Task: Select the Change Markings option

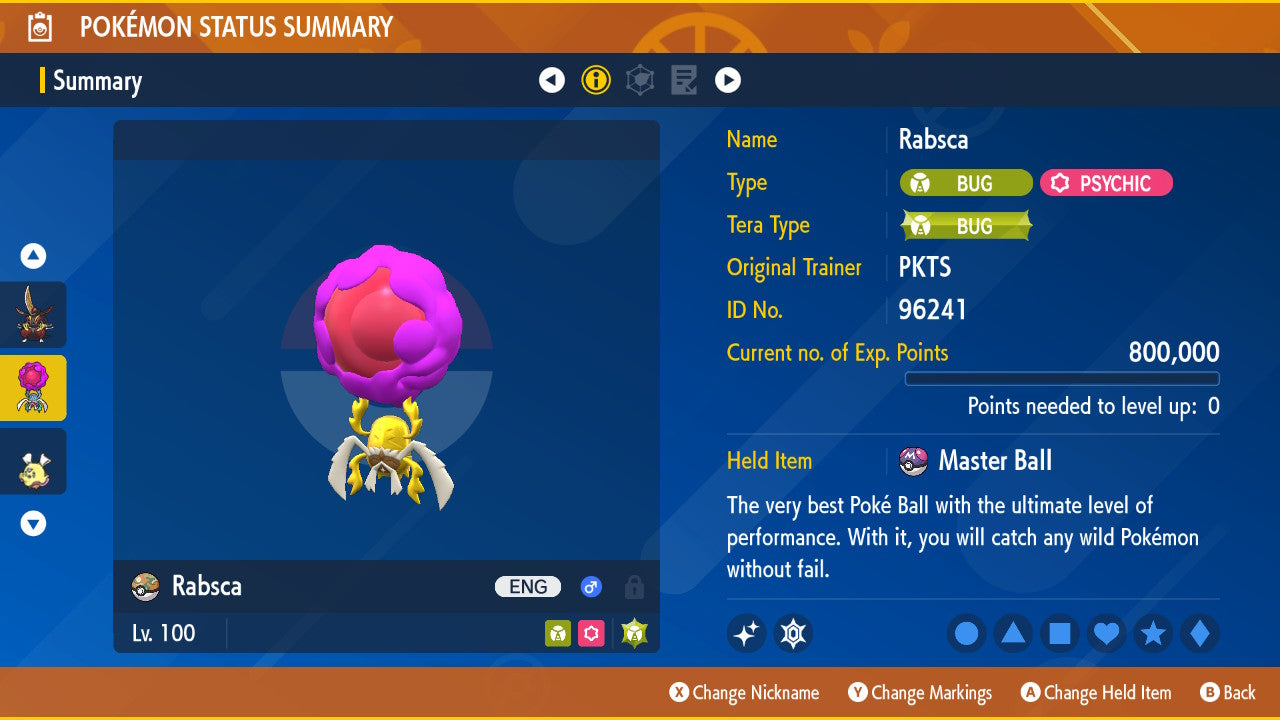Action: (x=920, y=693)
